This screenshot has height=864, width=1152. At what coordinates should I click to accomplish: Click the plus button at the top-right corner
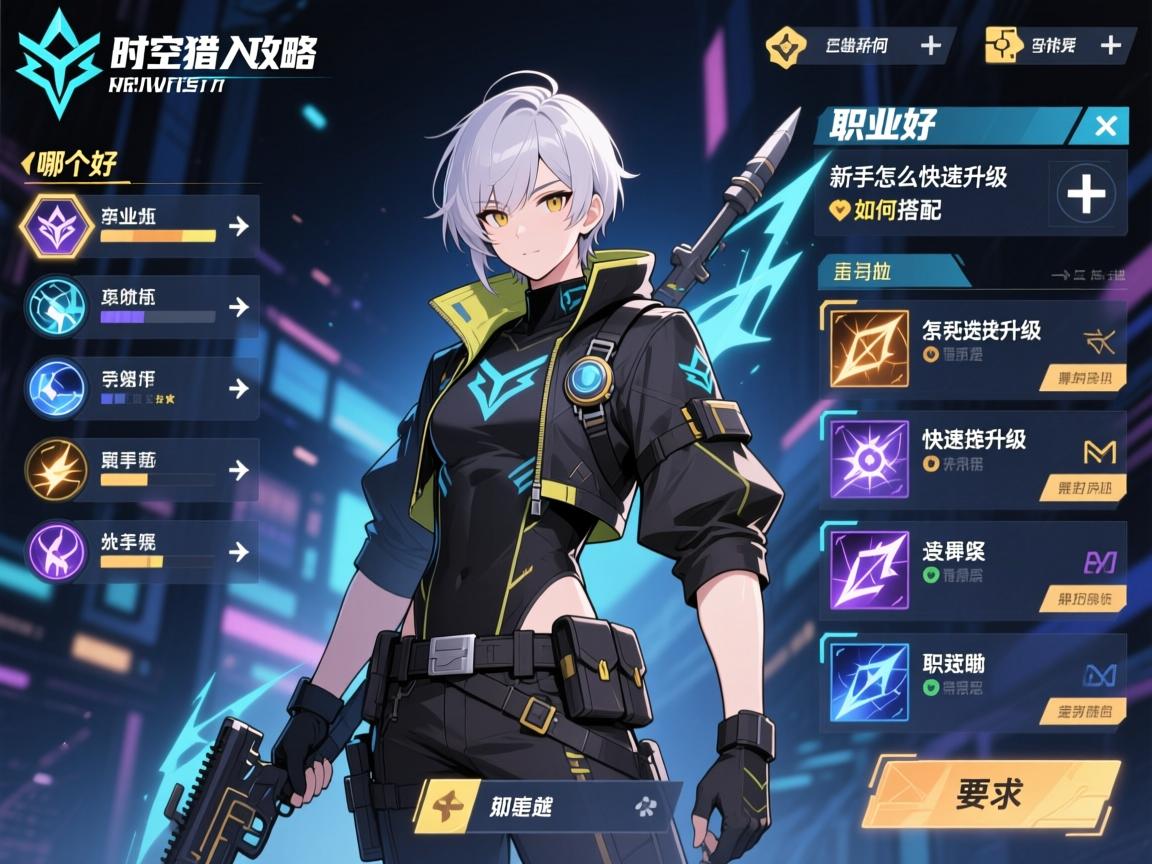tap(1110, 46)
